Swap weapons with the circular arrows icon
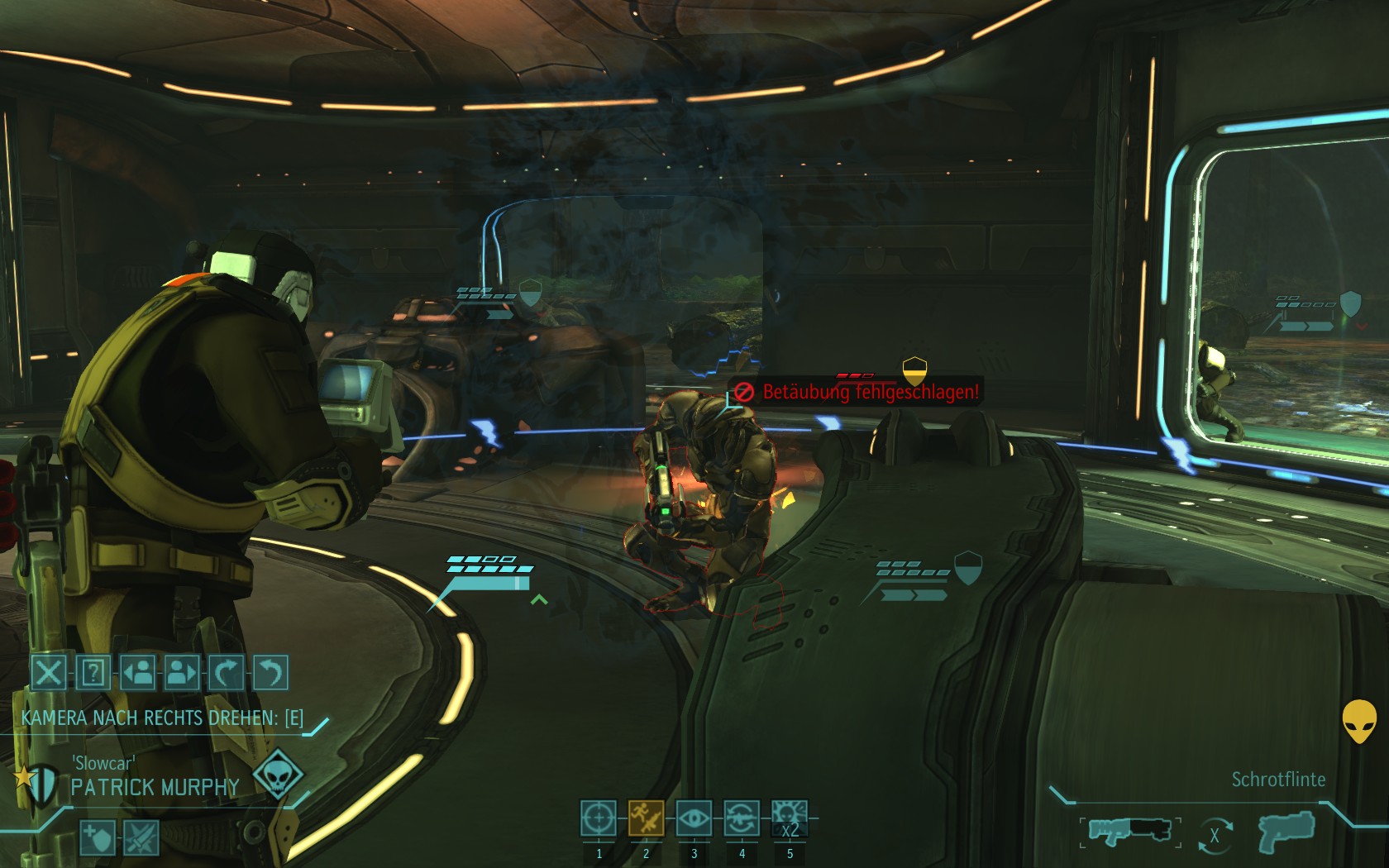Screen dimensions: 1389x868 tap(1214, 836)
